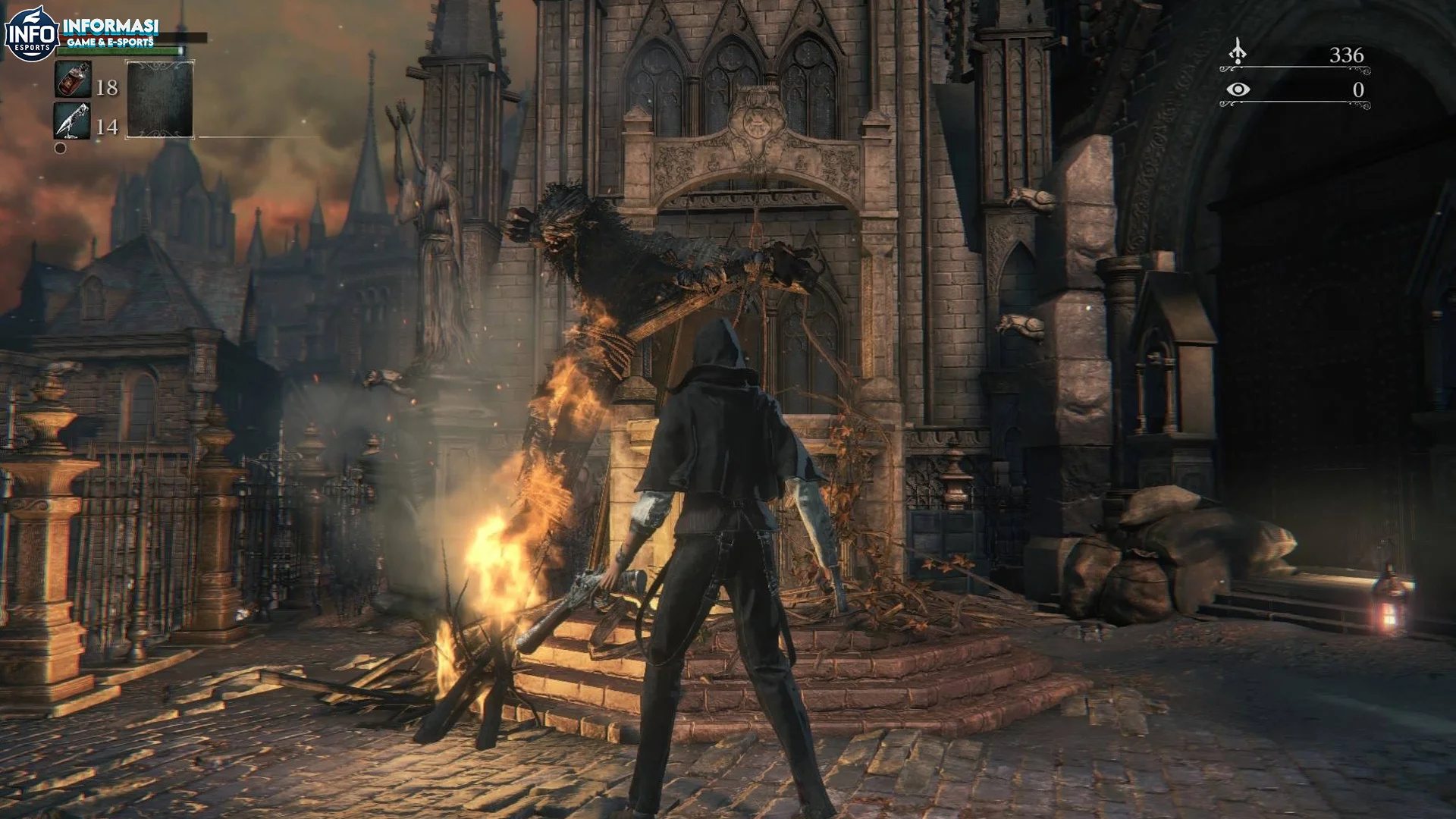Toggle the Insight eye counter display
This screenshot has width=1456, height=819.
coord(1238,90)
